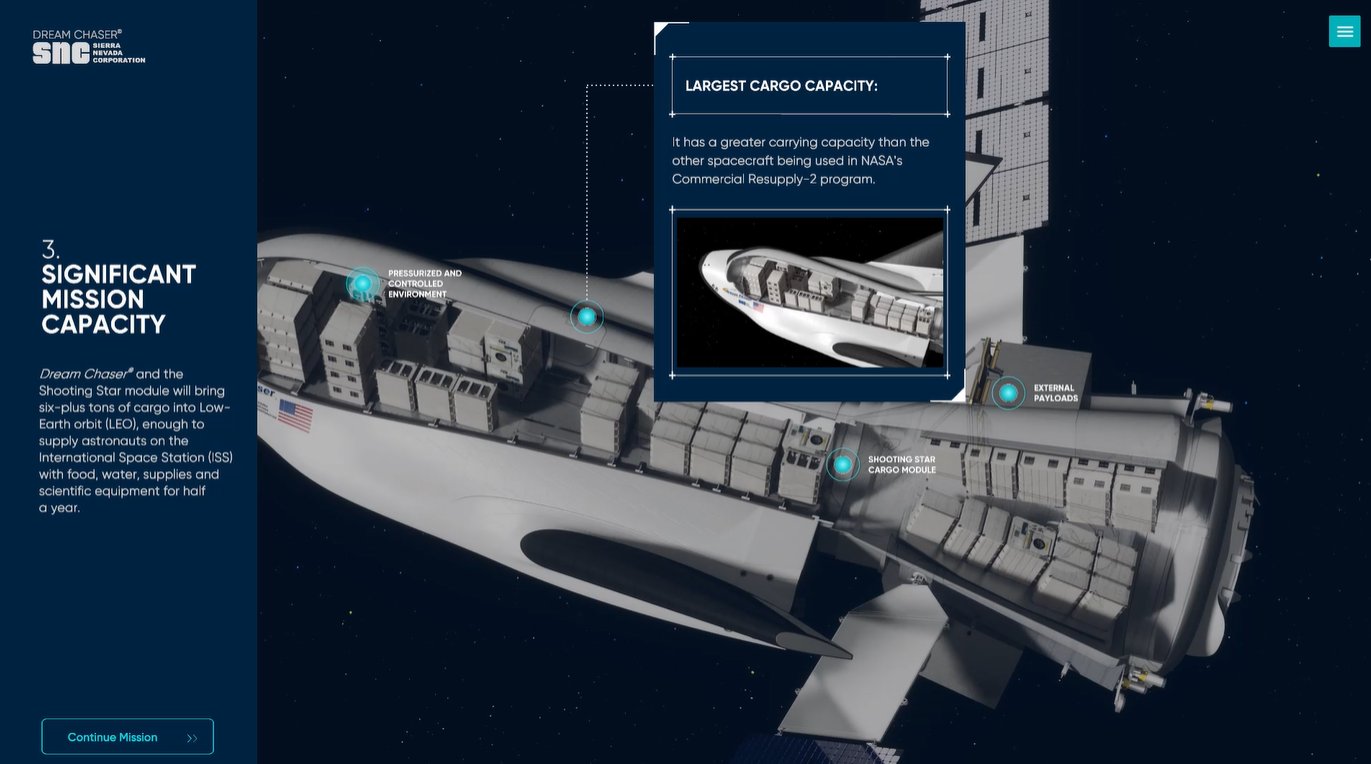Open the site menu from the top-right corner
Screen dimensions: 1371x764
click(x=1344, y=31)
